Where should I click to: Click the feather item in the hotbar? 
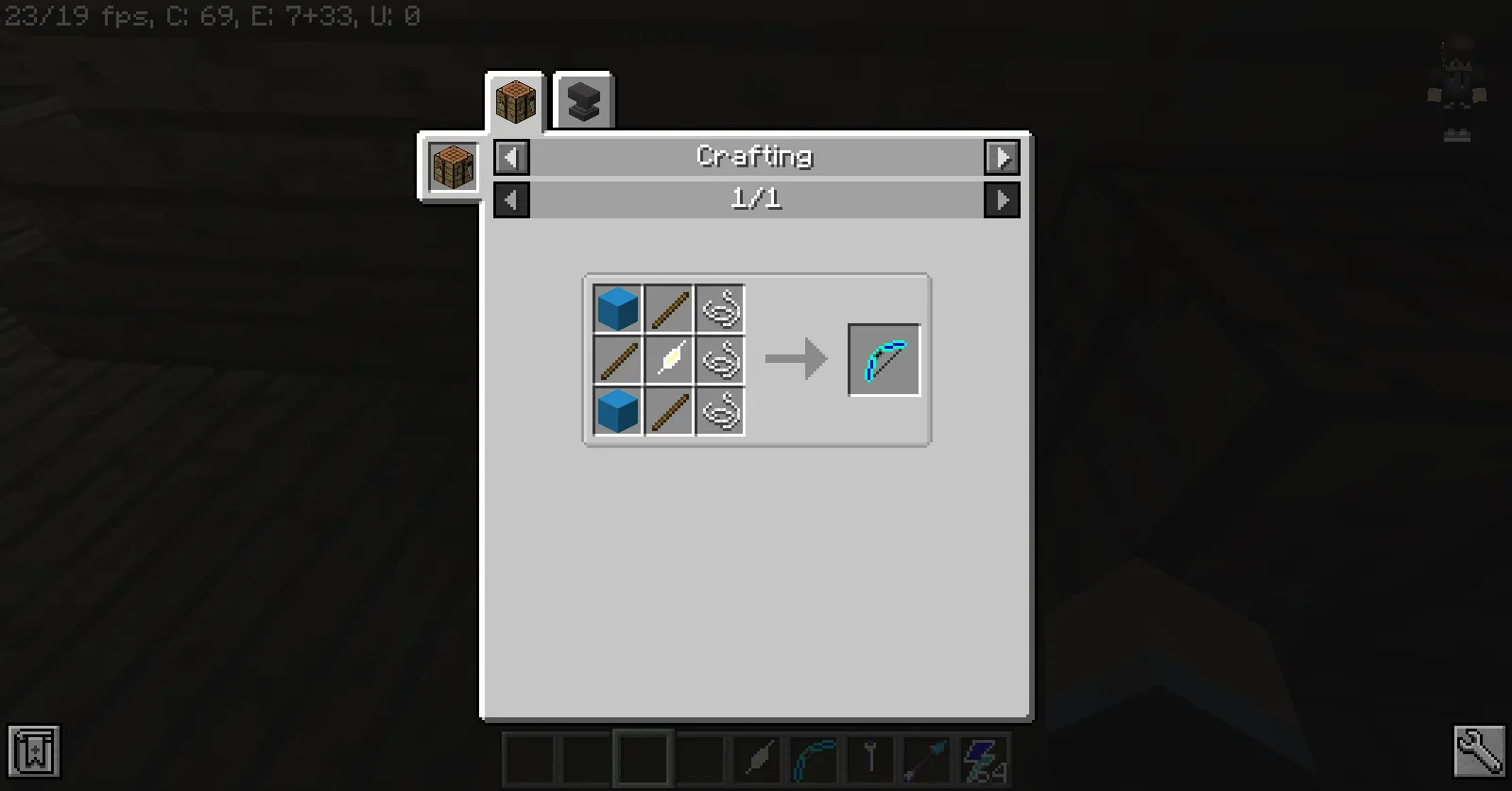(757, 756)
